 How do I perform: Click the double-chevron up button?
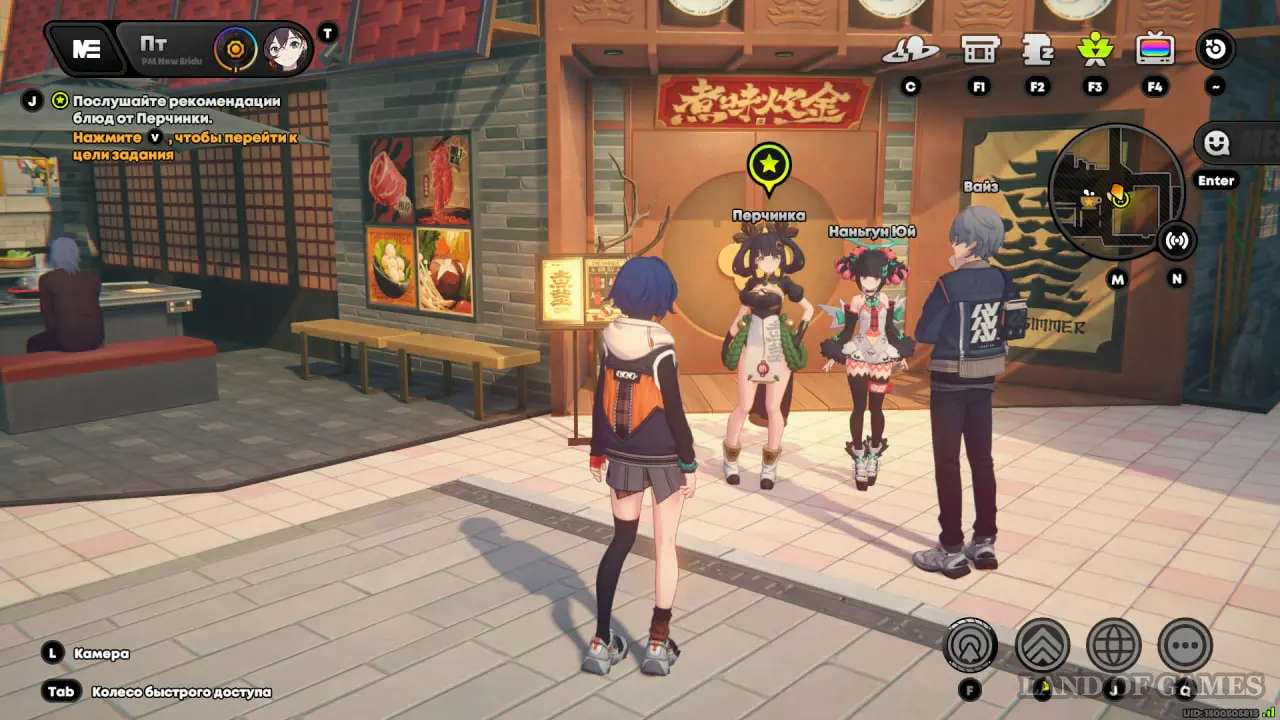click(x=1042, y=645)
